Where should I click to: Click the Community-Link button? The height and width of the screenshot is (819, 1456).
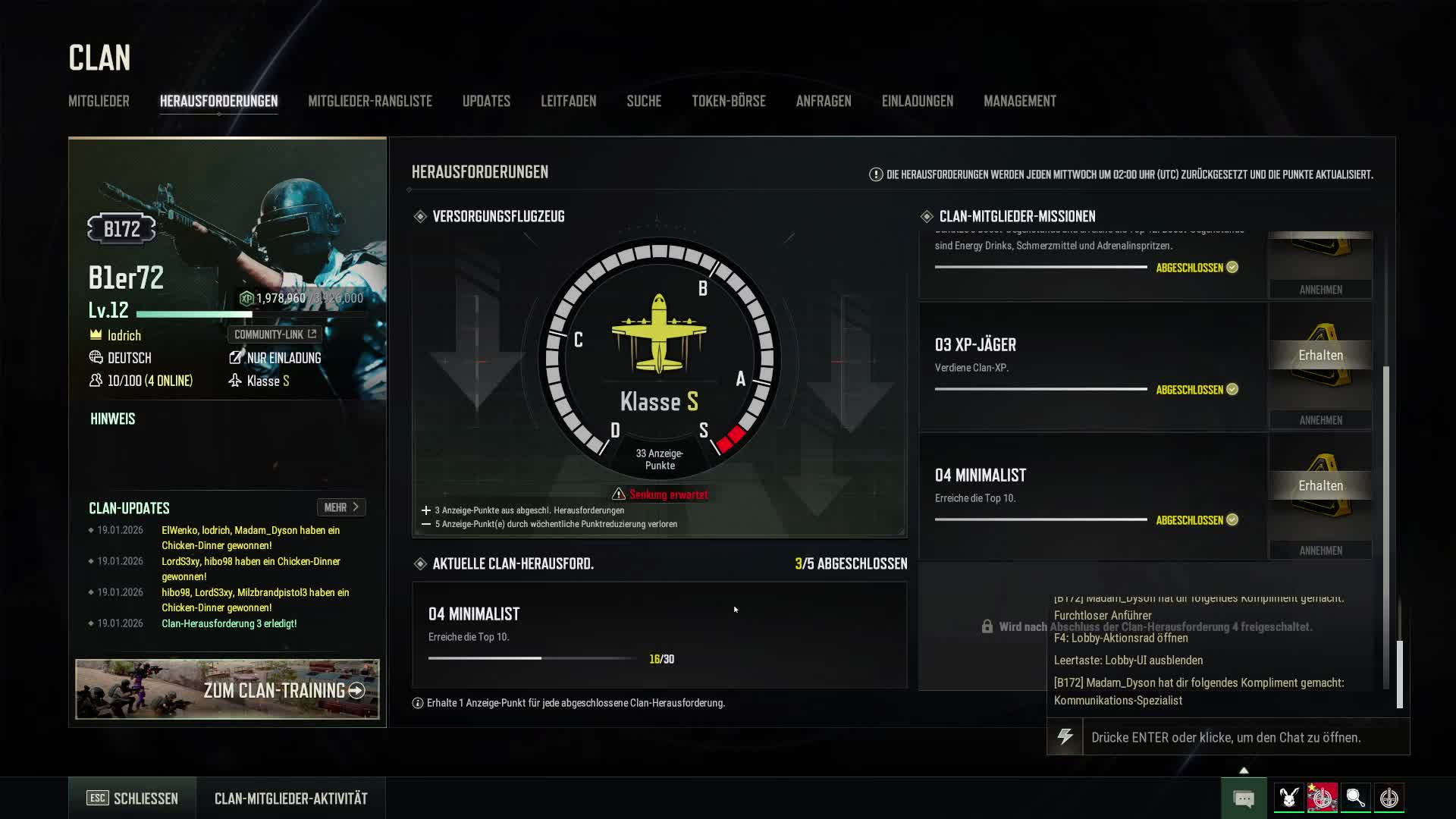[x=275, y=334]
